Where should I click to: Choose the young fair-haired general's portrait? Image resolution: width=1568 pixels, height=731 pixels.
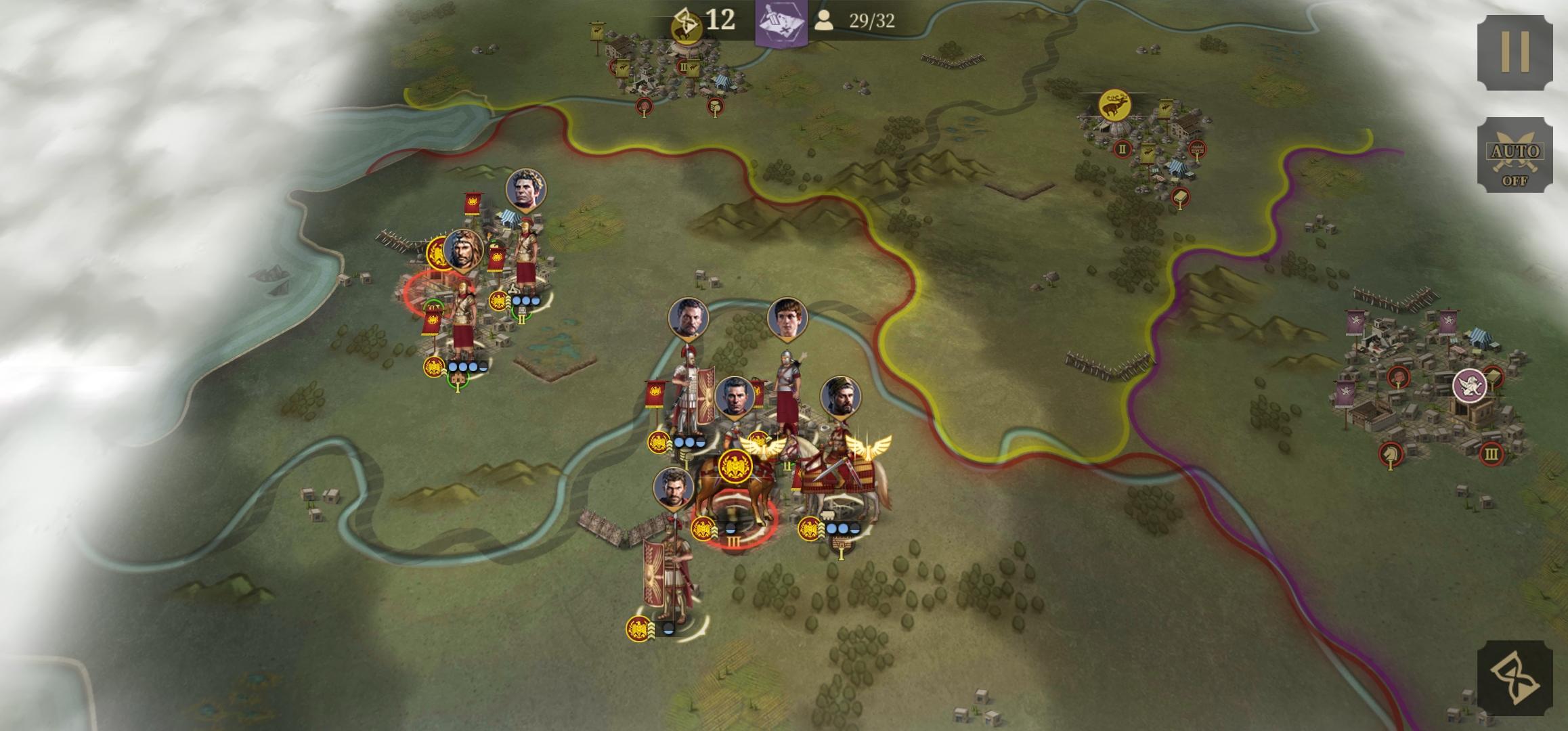[787, 318]
